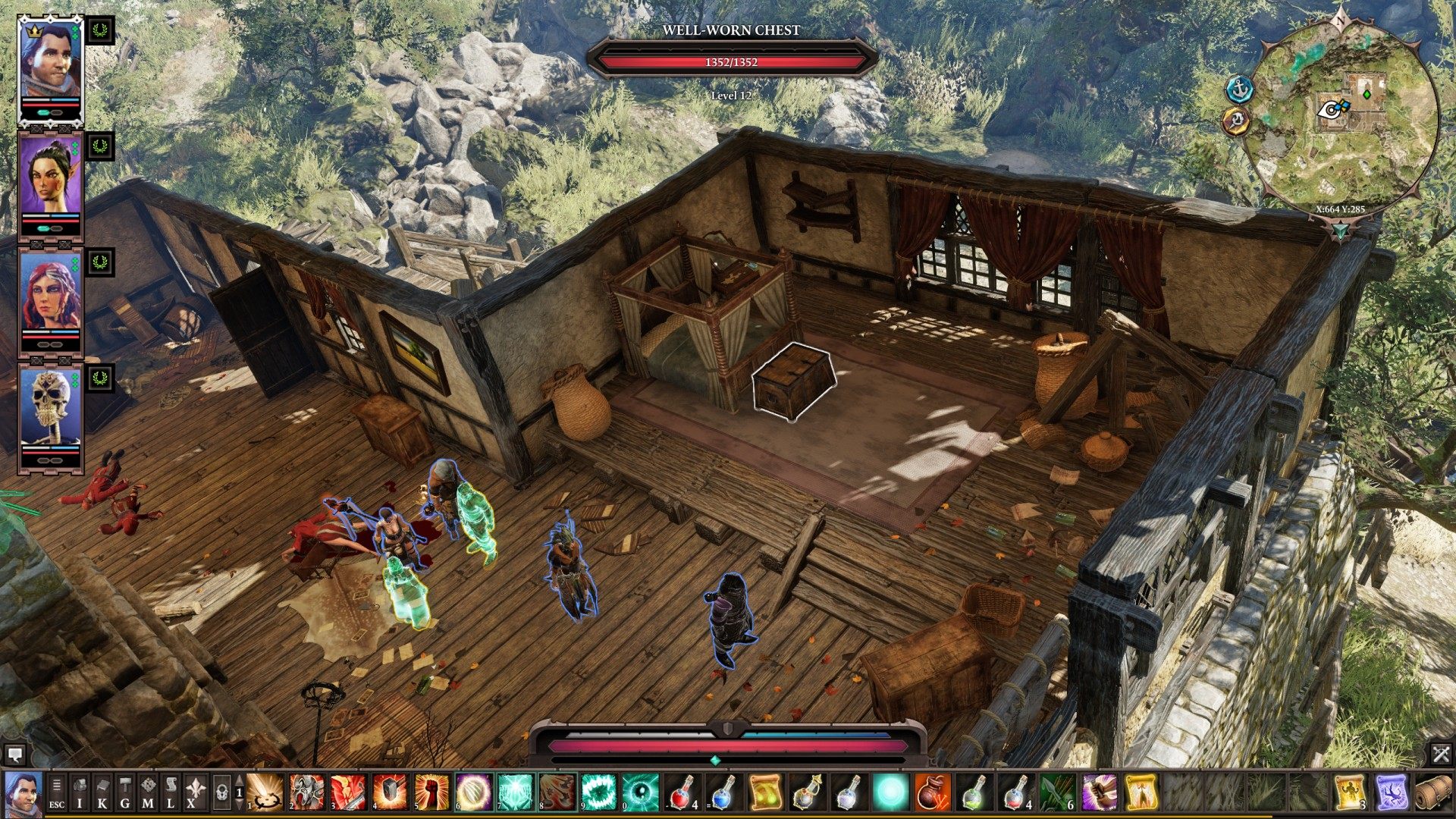Open the inventory with the I button

click(80, 791)
